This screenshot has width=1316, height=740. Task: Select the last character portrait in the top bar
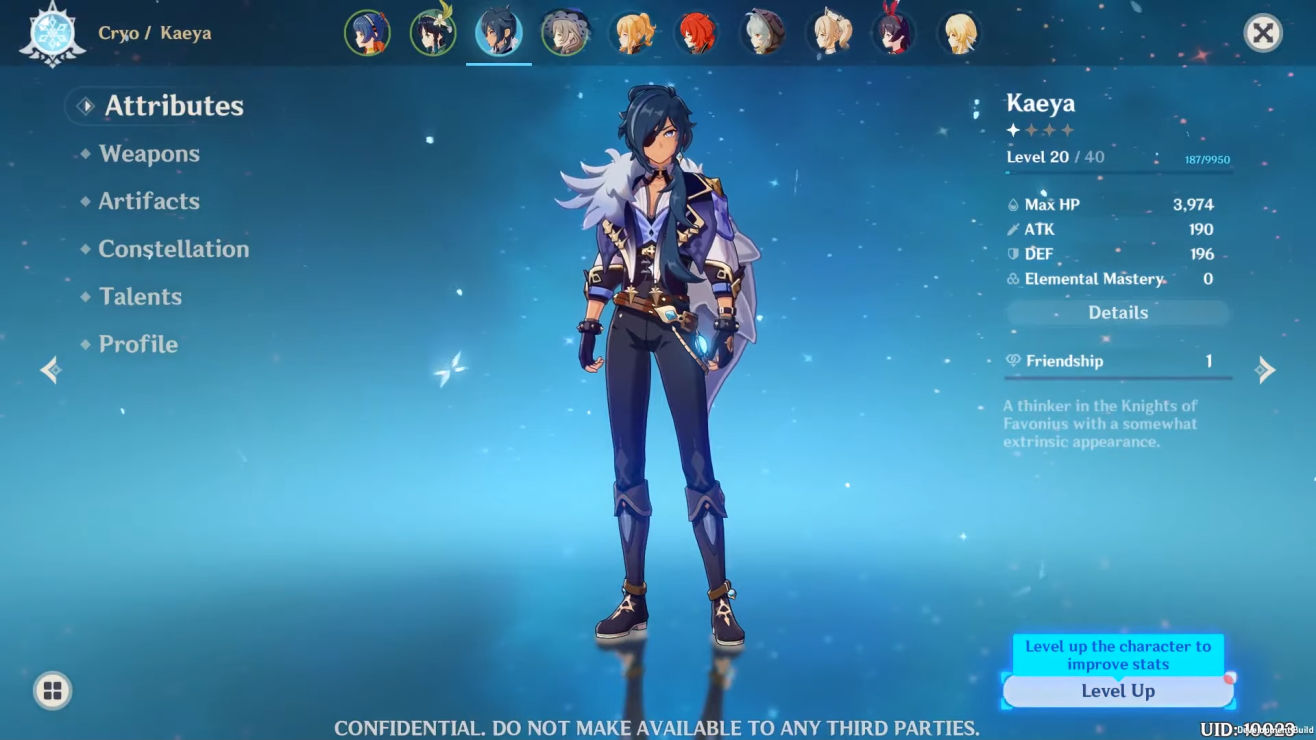click(959, 31)
